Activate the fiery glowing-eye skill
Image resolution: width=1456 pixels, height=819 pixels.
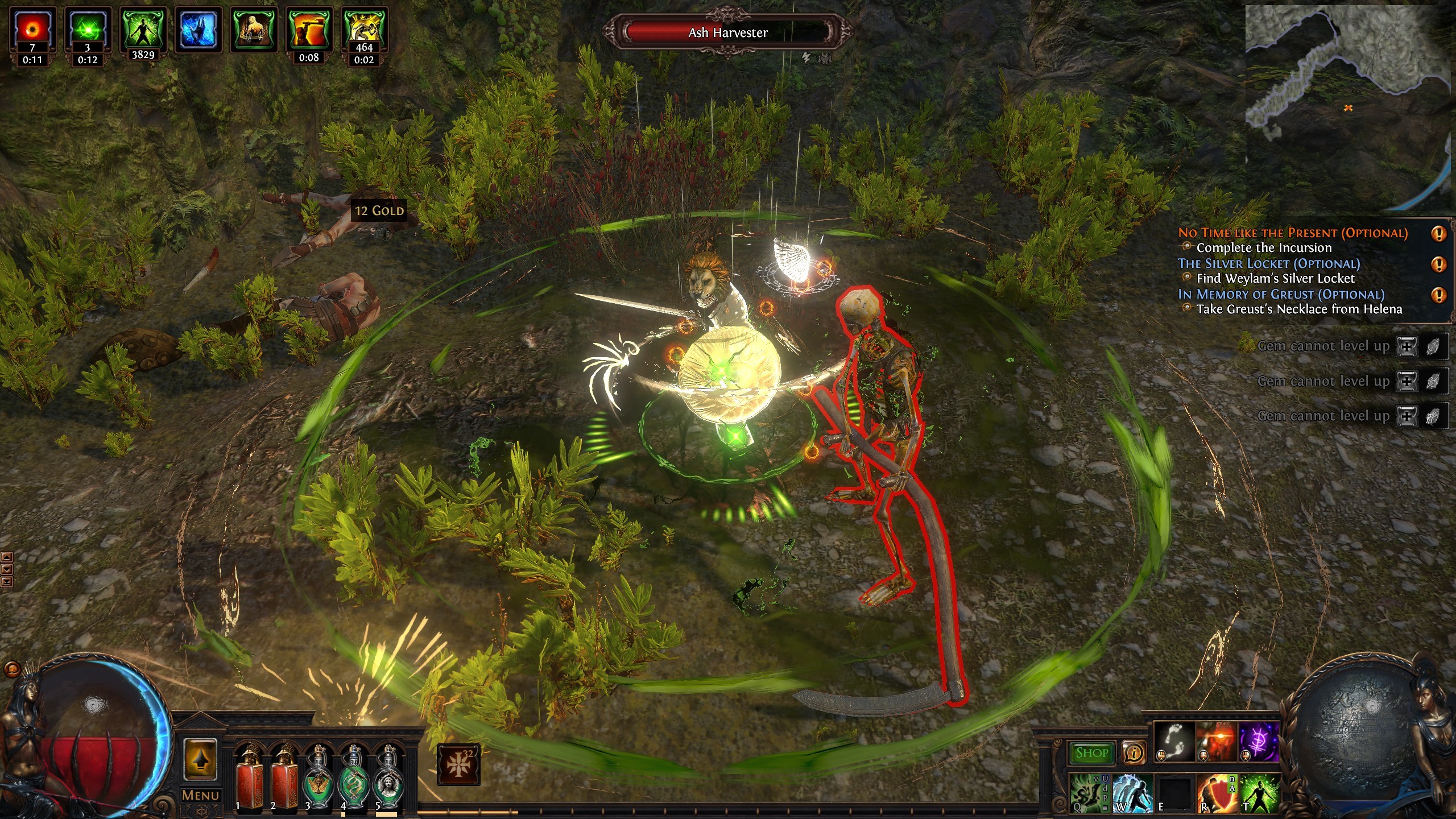(x=1216, y=743)
